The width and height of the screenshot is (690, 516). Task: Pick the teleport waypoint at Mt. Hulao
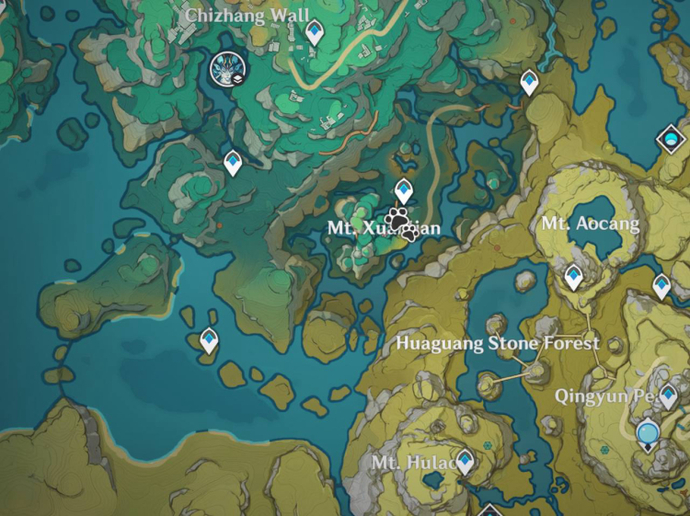[x=464, y=460]
